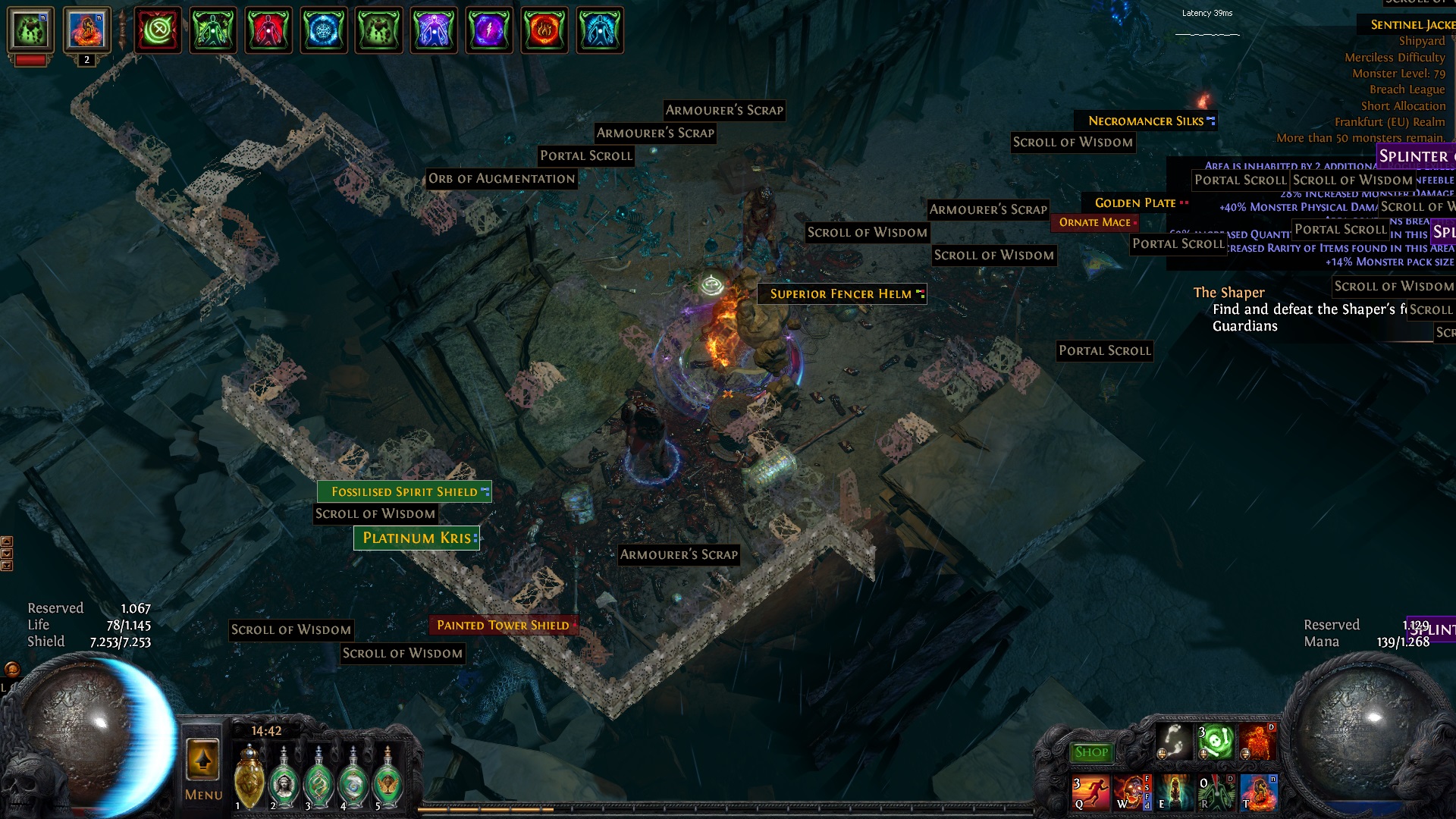Pick up the Necromancer Silks label
The width and height of the screenshot is (1456, 819).
1145,121
